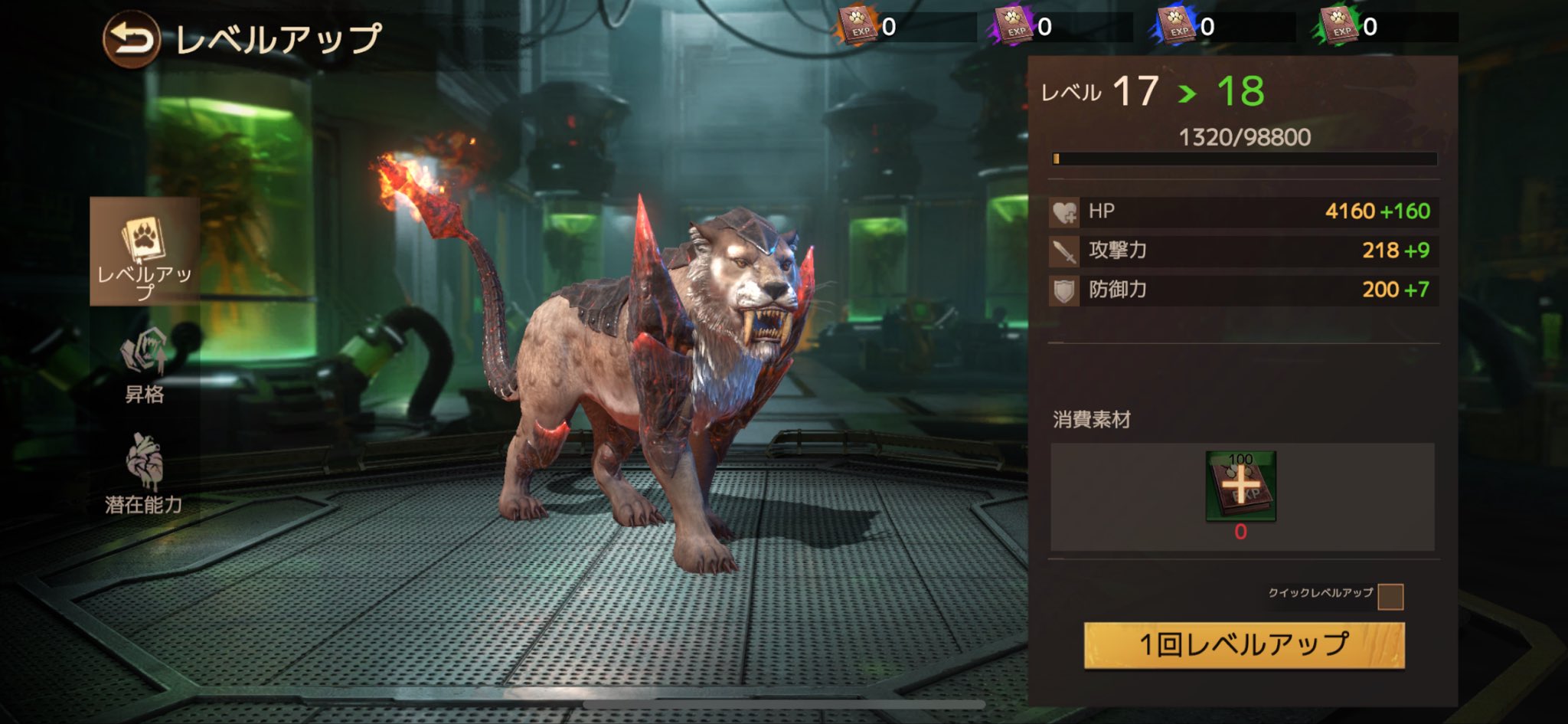Add the green EXP book material
Screen dimensions: 1568x724
(x=1240, y=486)
